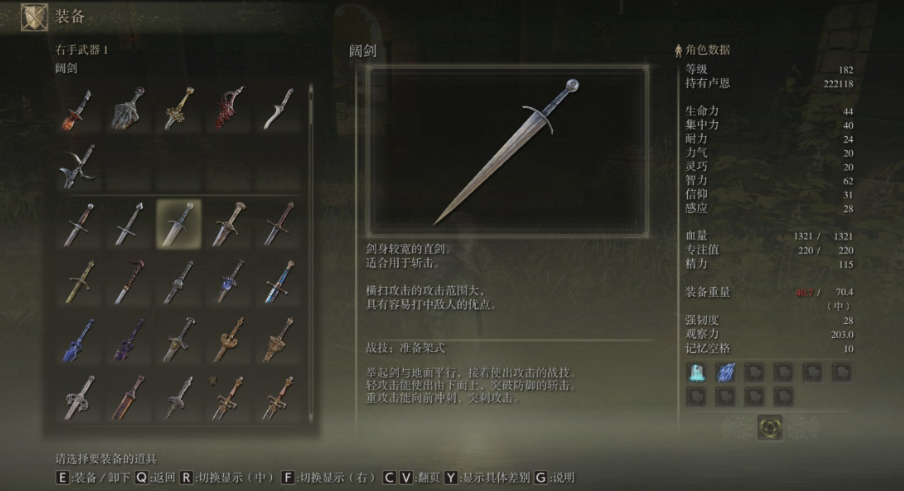Viewport: 904px width, 491px height.
Task: Select the white curved fang blade
Action: (x=278, y=110)
